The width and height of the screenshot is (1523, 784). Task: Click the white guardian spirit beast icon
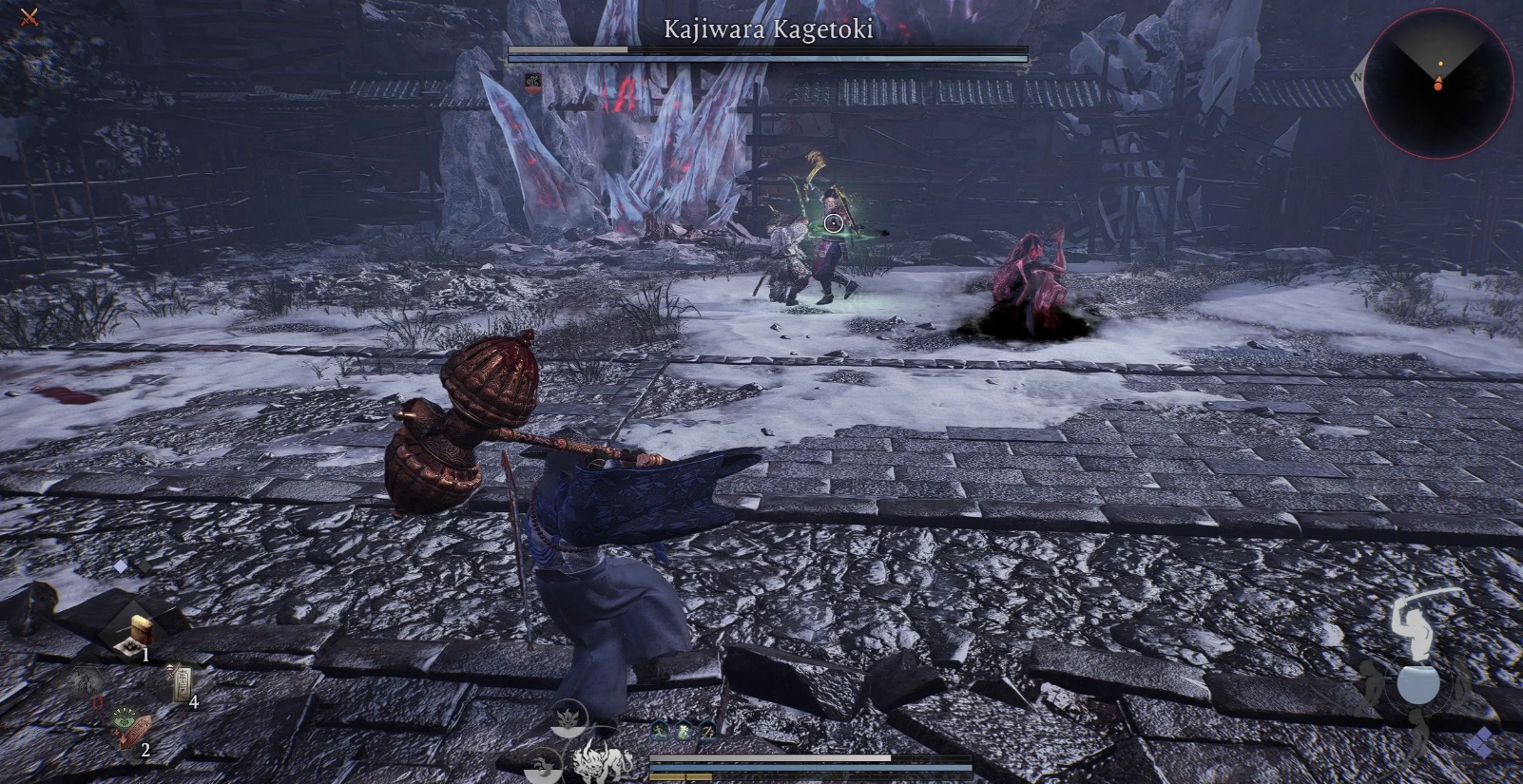[x=604, y=762]
